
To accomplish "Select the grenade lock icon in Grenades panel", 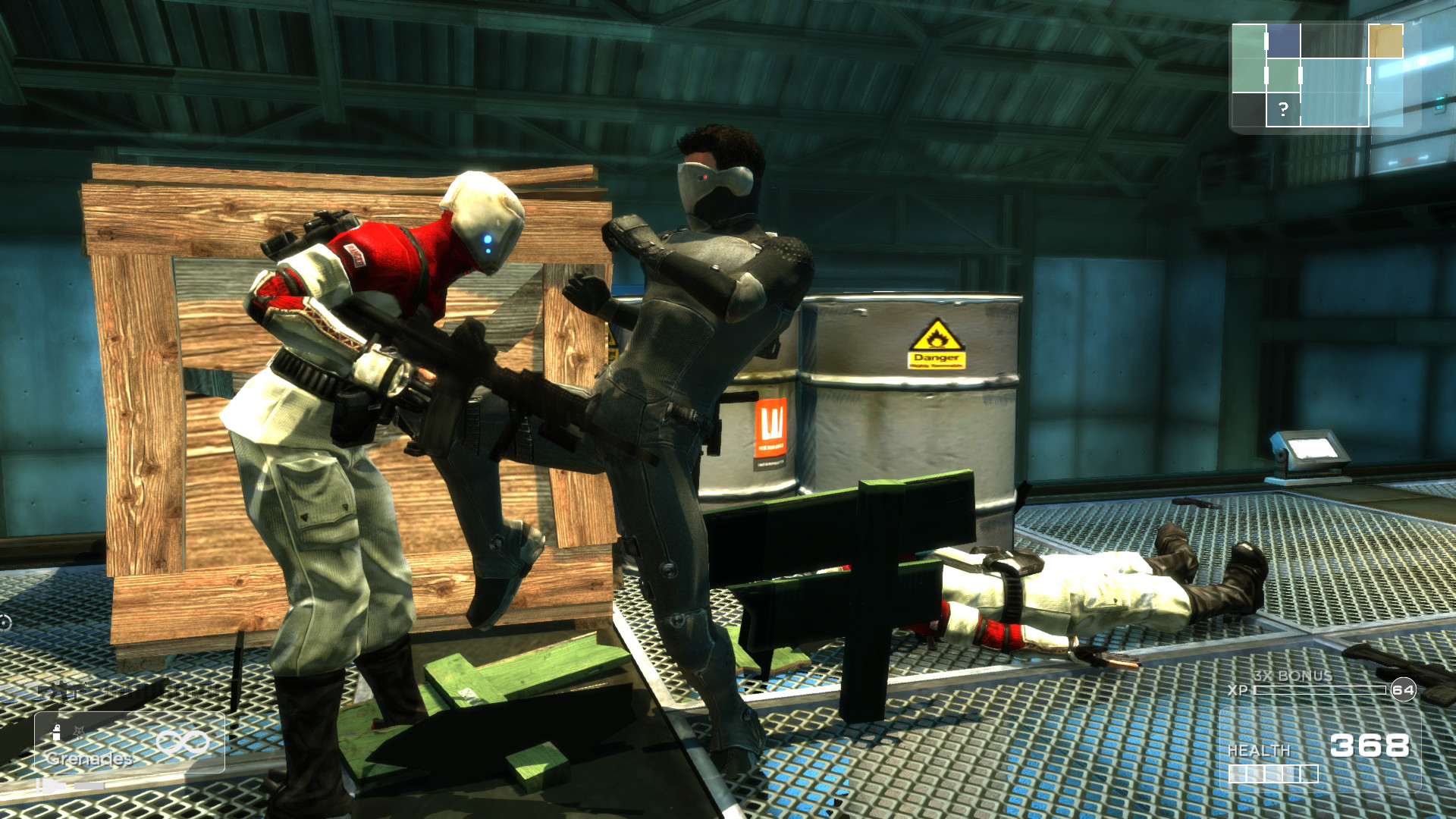I will 57,732.
